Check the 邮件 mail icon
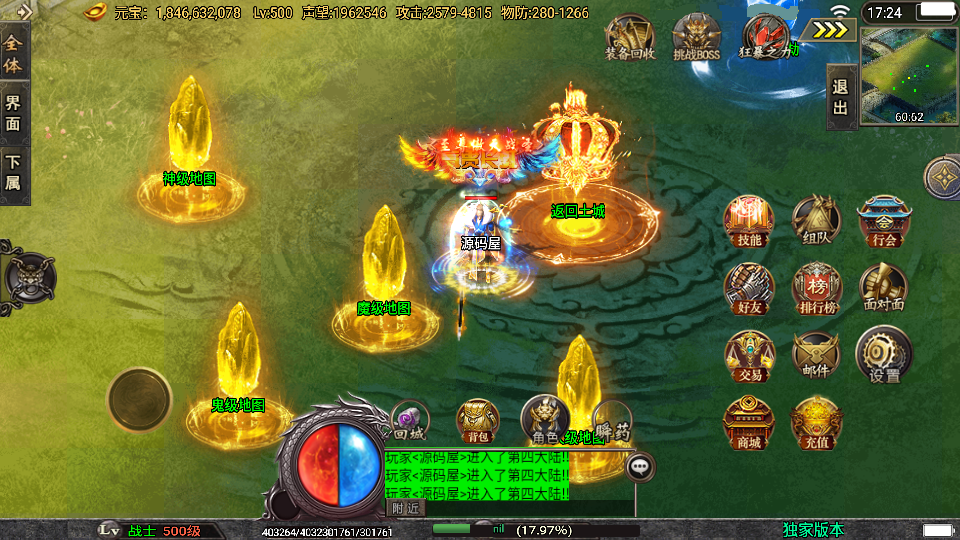The height and width of the screenshot is (540, 960). pyautogui.click(x=817, y=356)
